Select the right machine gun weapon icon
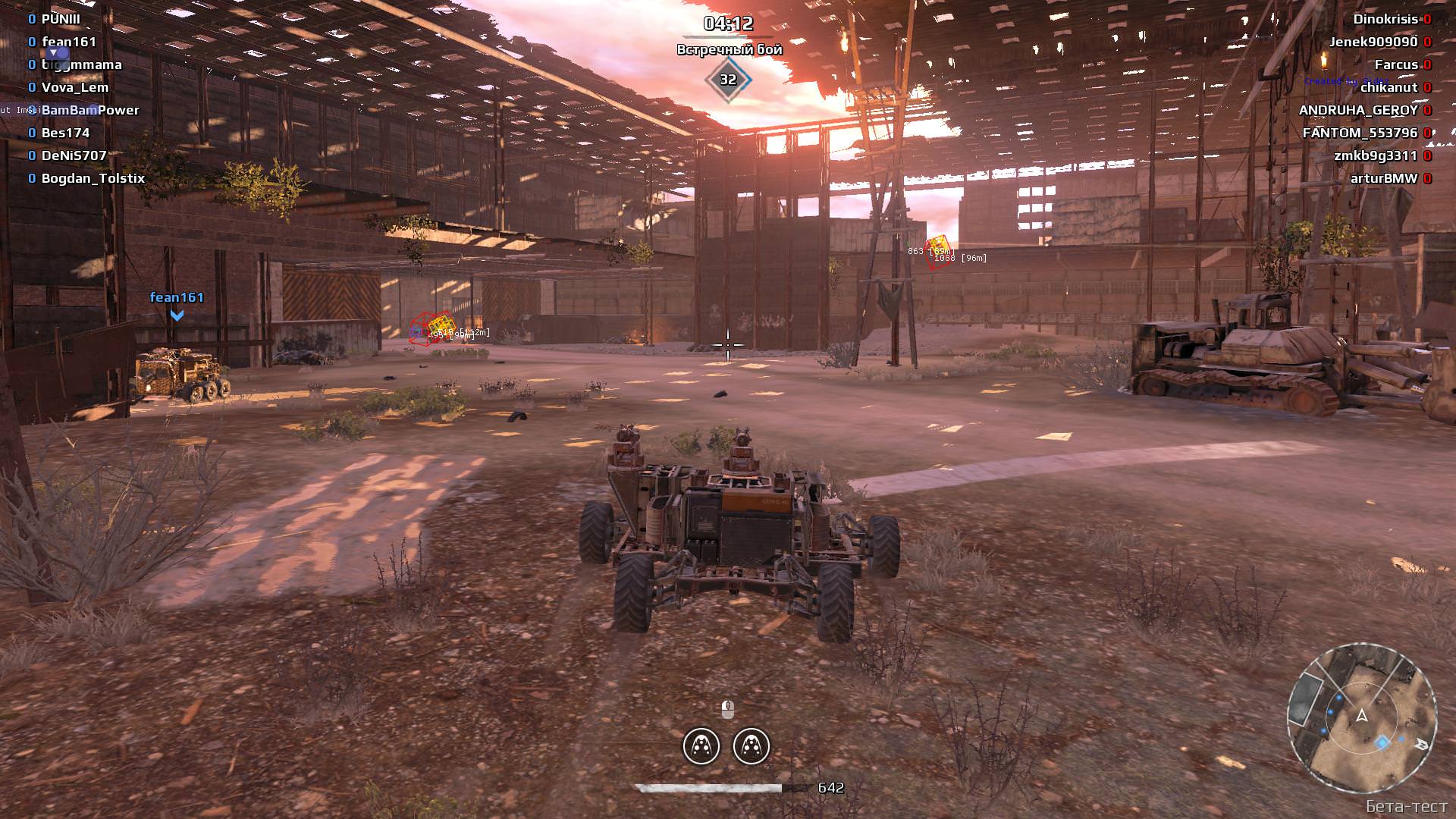The height and width of the screenshot is (819, 1456). click(752, 746)
